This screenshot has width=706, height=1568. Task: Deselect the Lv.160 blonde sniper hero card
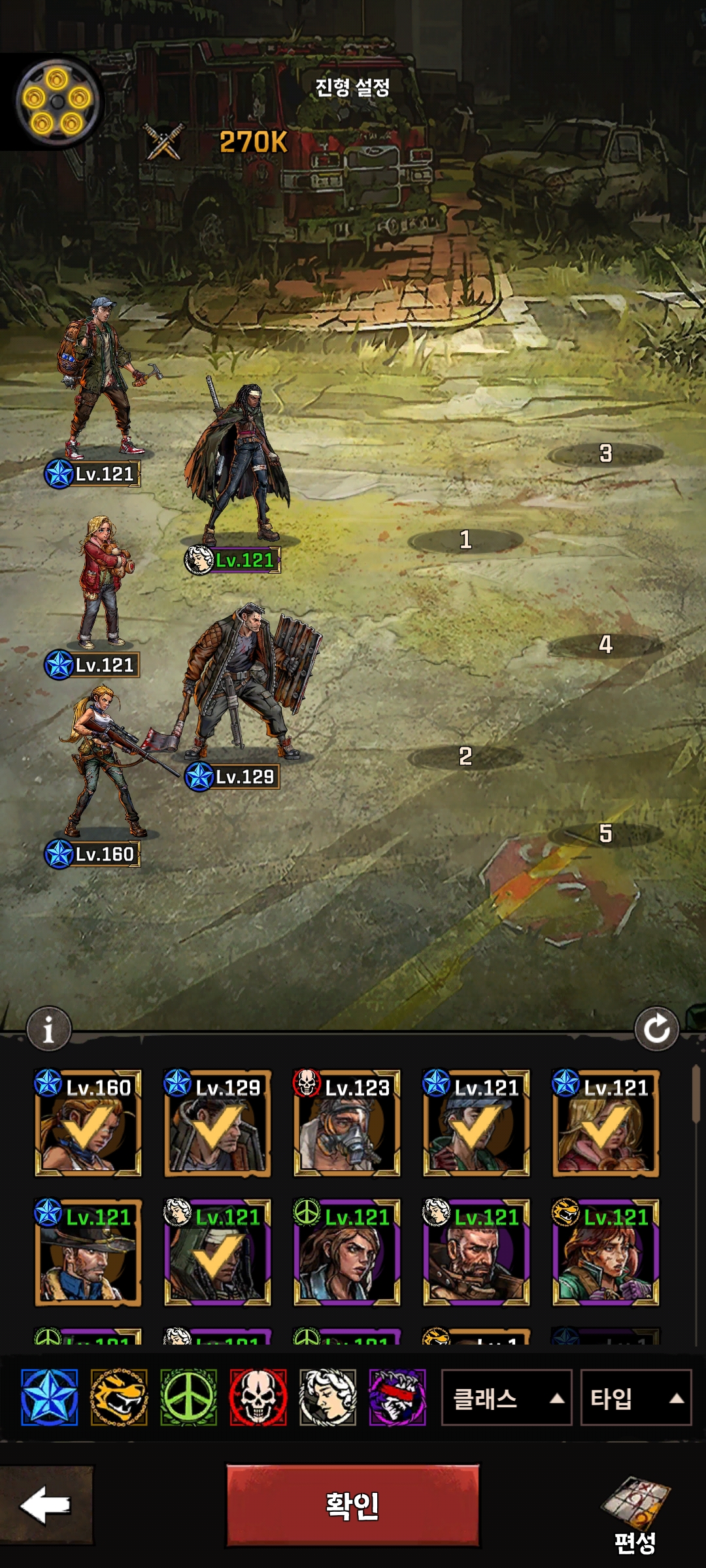(88, 1124)
